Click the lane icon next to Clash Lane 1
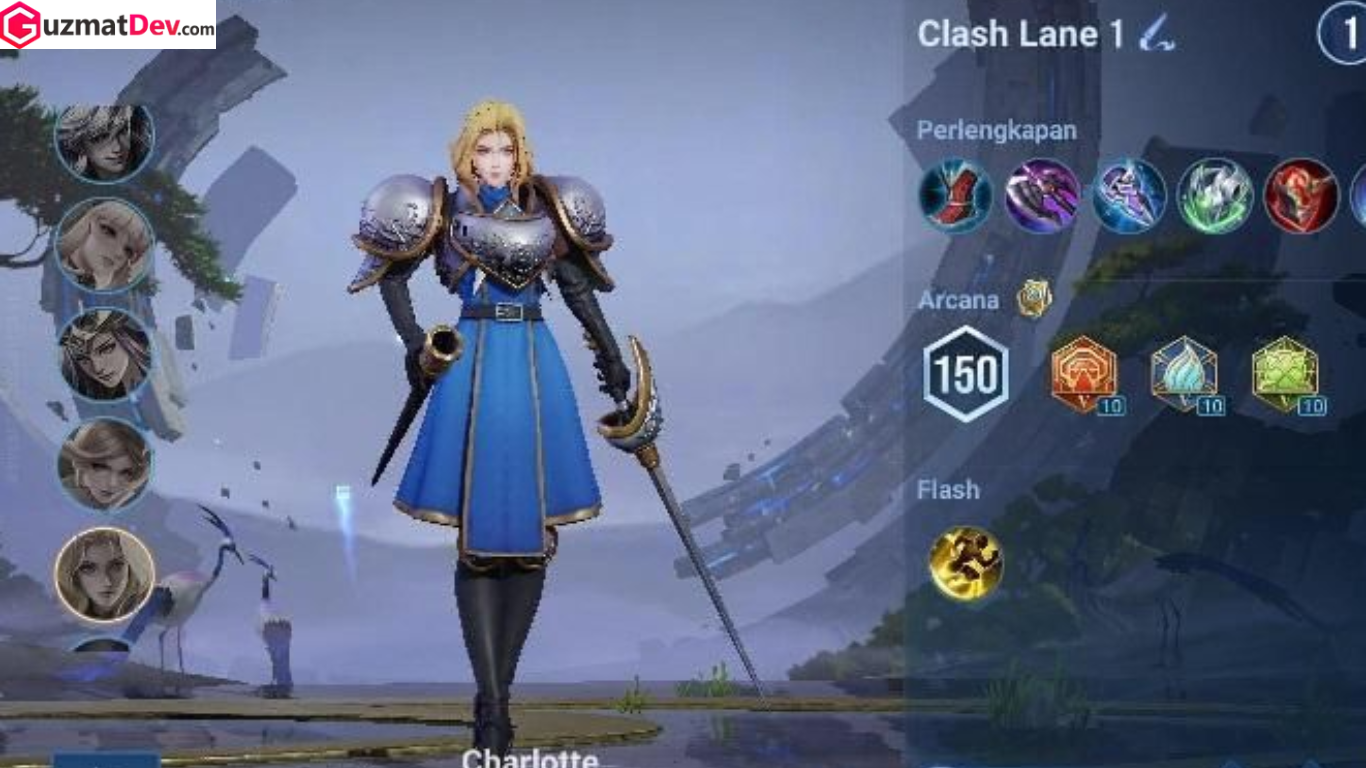This screenshot has height=768, width=1366. (1156, 33)
